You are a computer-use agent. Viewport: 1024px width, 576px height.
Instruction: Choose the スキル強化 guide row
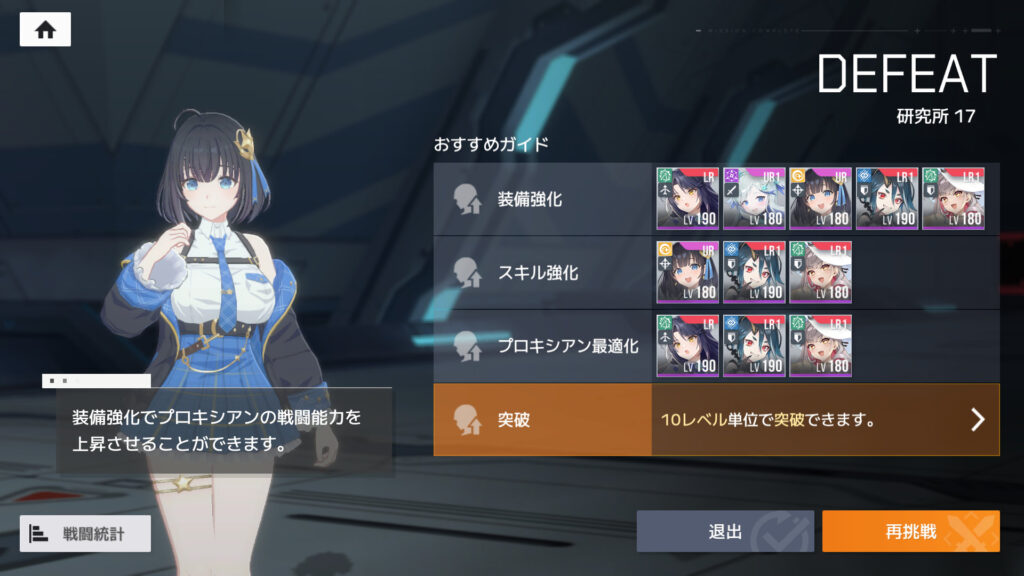(x=543, y=272)
